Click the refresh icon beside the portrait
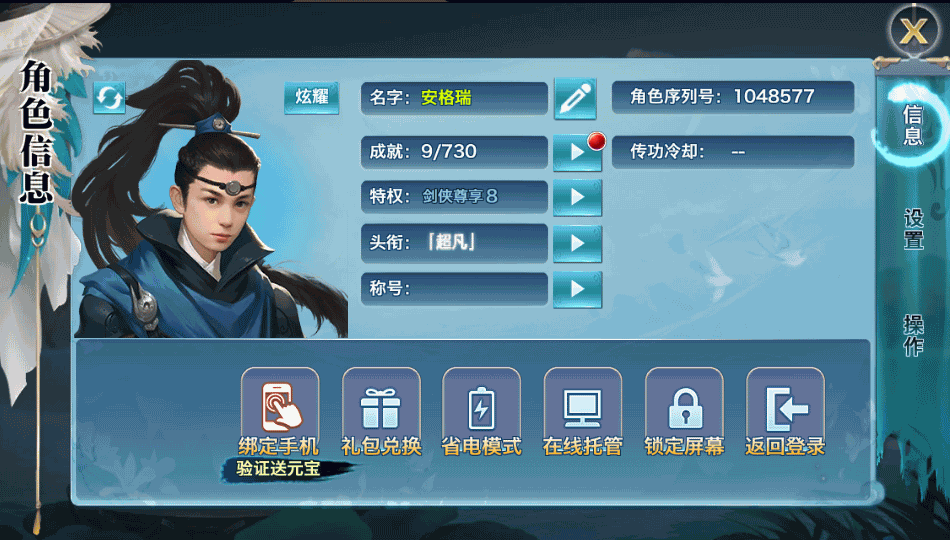This screenshot has width=950, height=540. [x=109, y=98]
